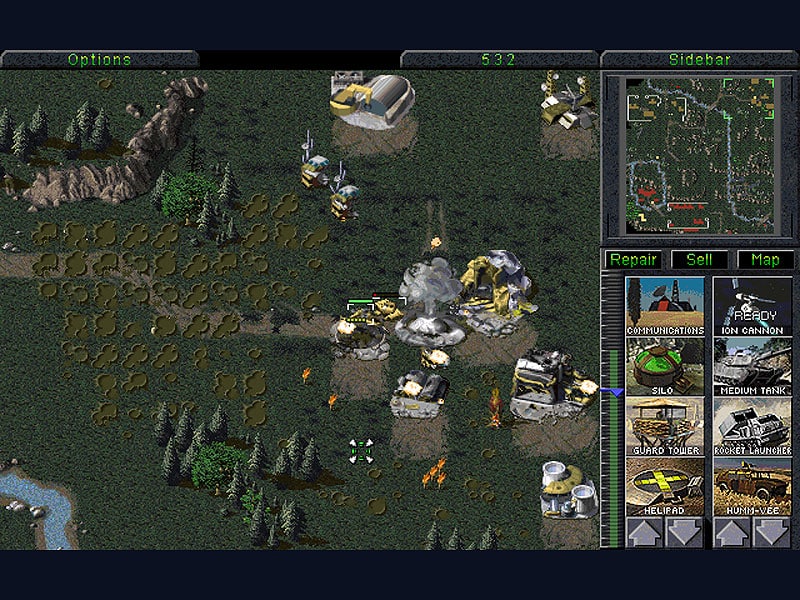Order a Rocket Launcher unit
800x600 pixels.
pyautogui.click(x=753, y=426)
